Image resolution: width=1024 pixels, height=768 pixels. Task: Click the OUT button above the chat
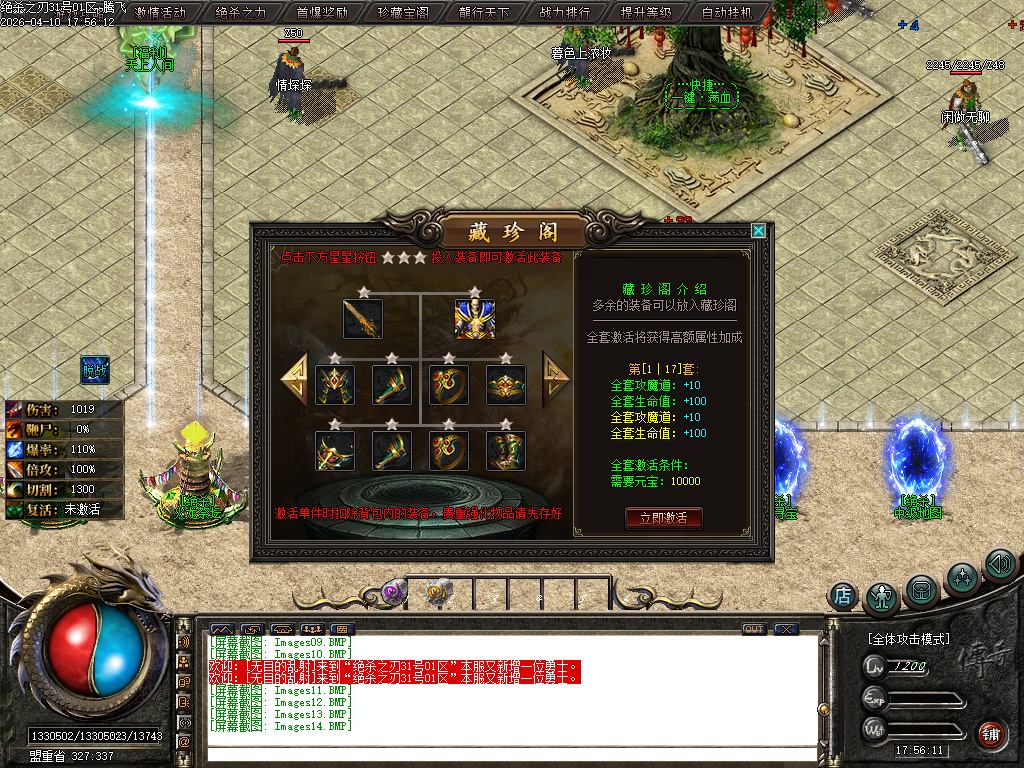[x=754, y=629]
